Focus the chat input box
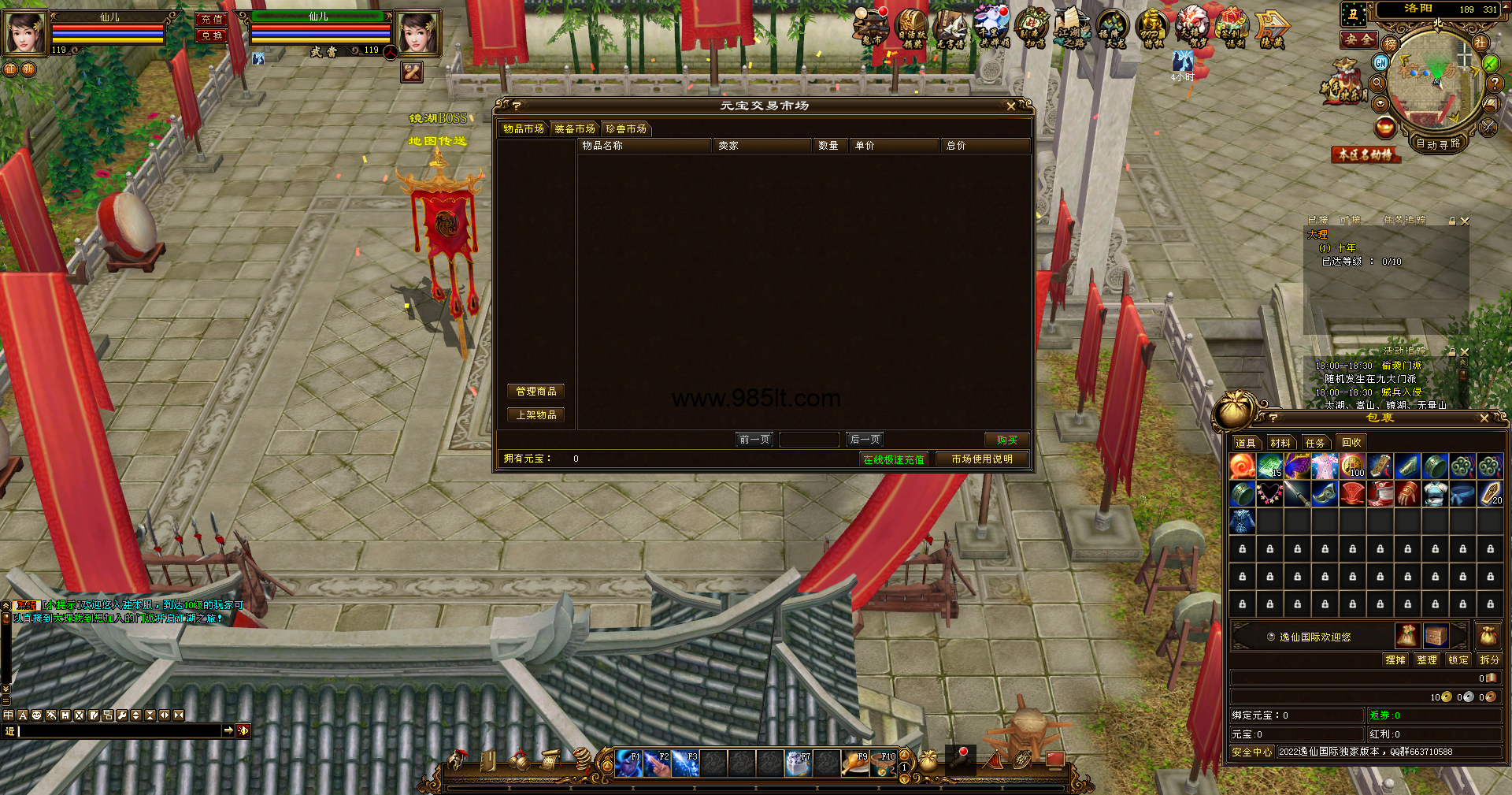Viewport: 1512px width, 795px height. (120, 731)
